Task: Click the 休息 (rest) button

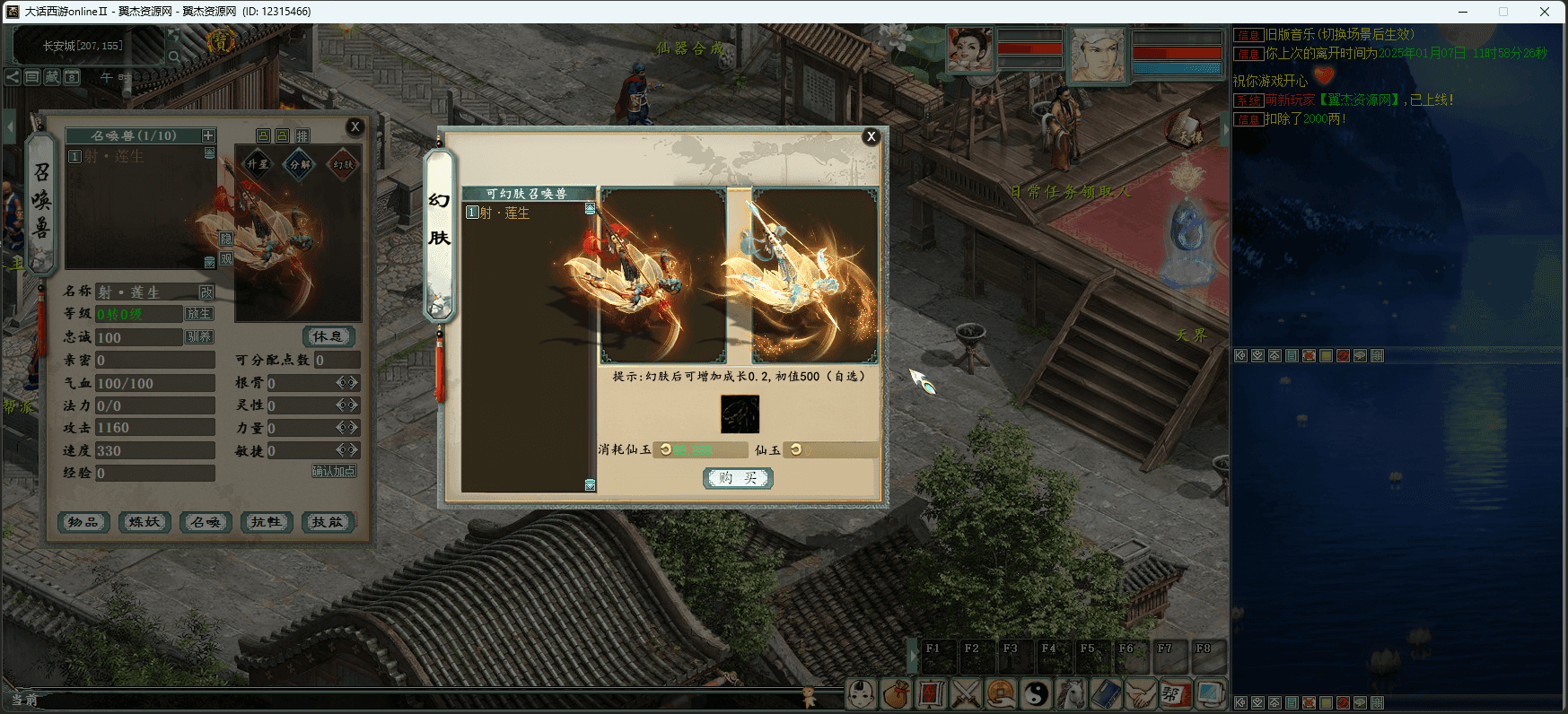Action: (328, 336)
